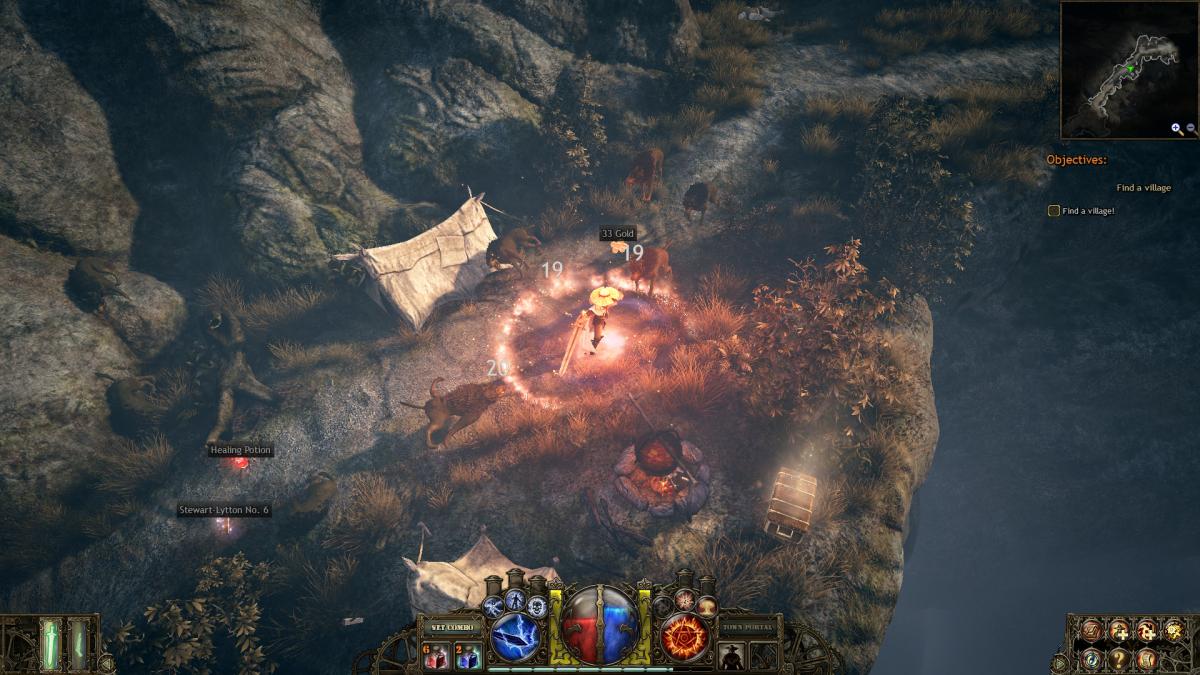This screenshot has height=675, width=1200.
Task: Toggle the Find a village objective checkbox
Action: coord(1053,211)
